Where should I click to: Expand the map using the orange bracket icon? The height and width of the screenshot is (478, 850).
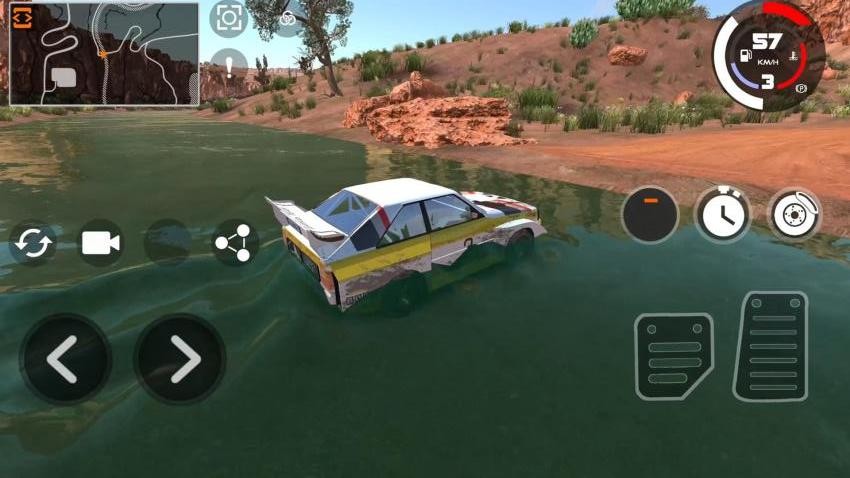pyautogui.click(x=23, y=19)
